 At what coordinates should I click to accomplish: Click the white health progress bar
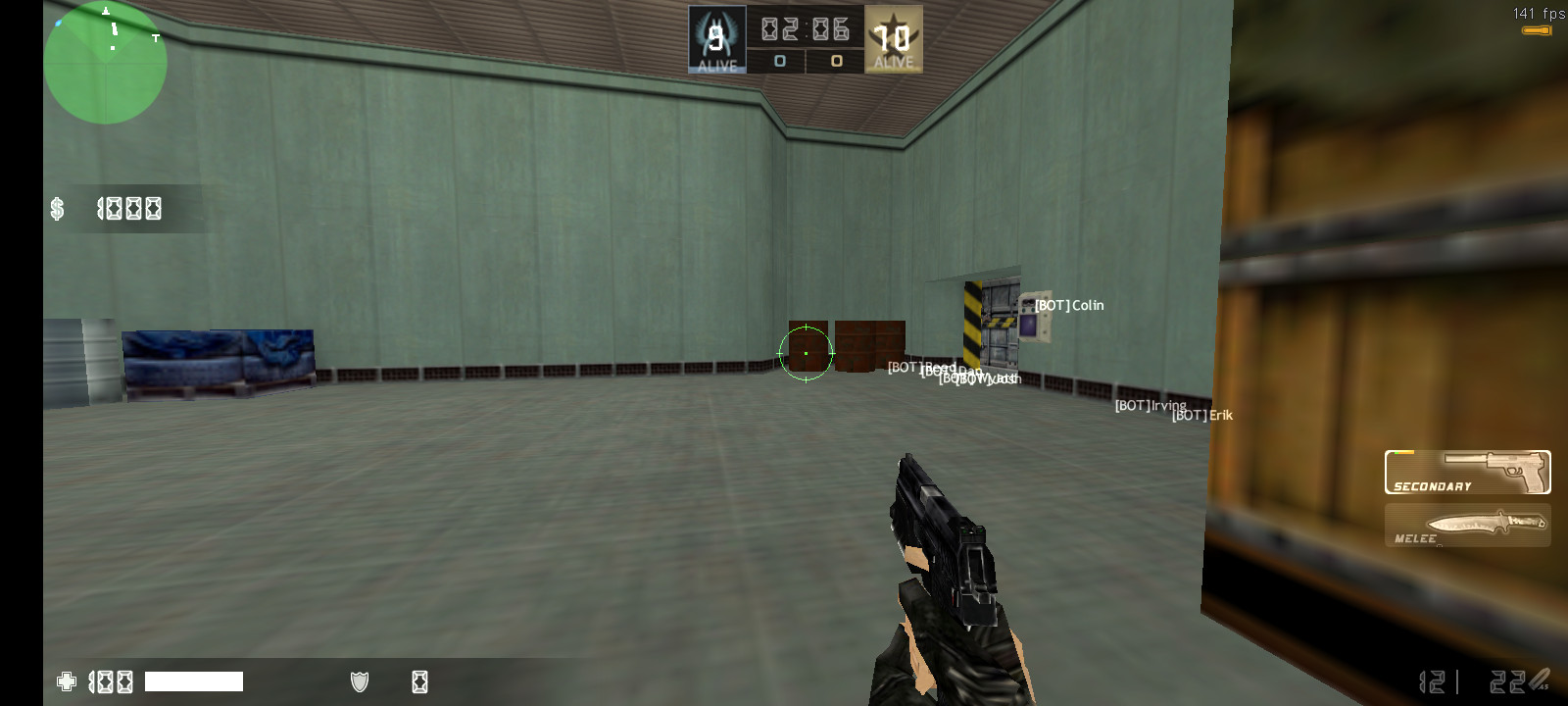194,681
